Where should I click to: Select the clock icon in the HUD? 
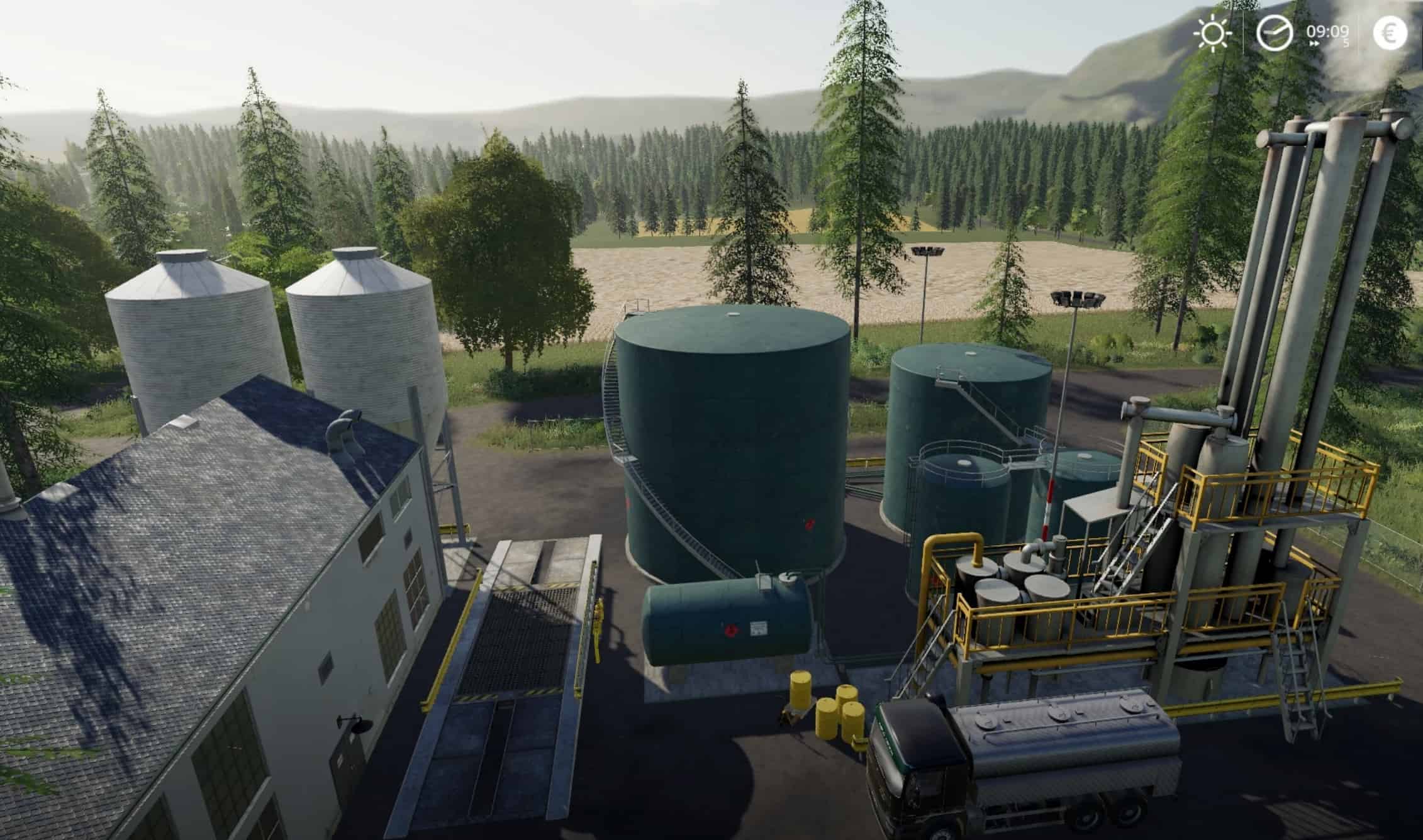click(x=1275, y=33)
